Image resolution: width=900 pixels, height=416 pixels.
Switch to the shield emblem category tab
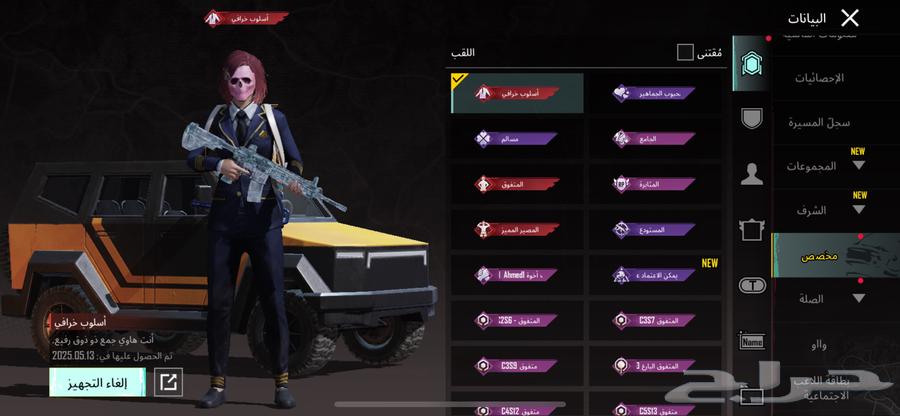coord(751,118)
